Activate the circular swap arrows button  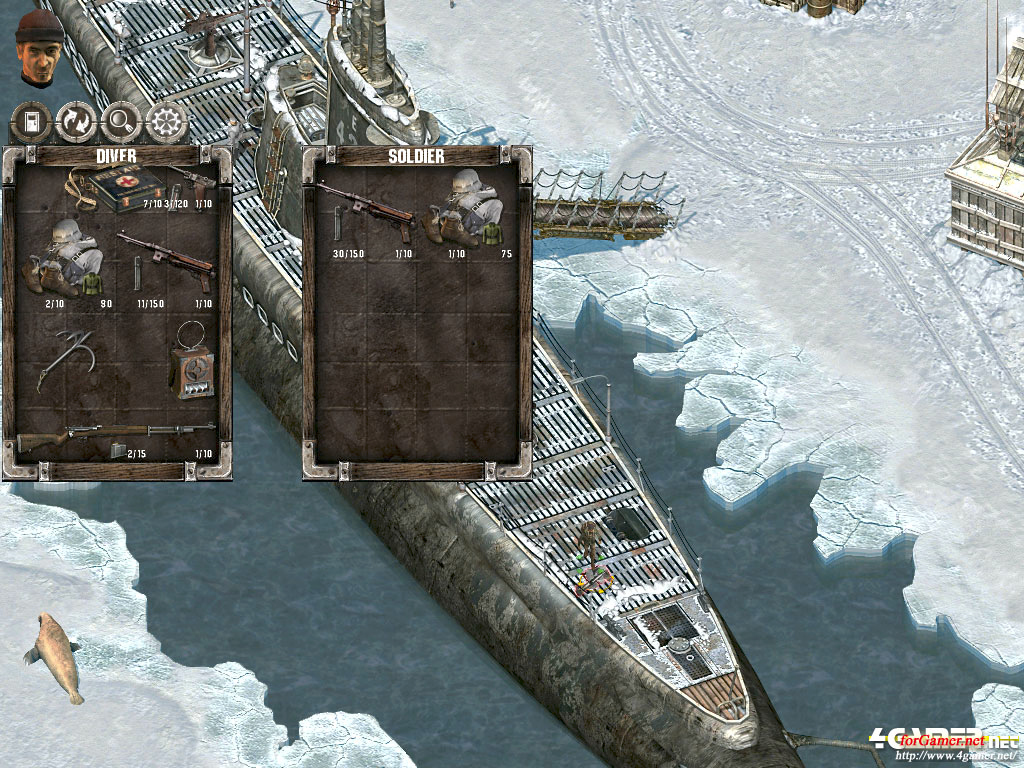click(76, 123)
